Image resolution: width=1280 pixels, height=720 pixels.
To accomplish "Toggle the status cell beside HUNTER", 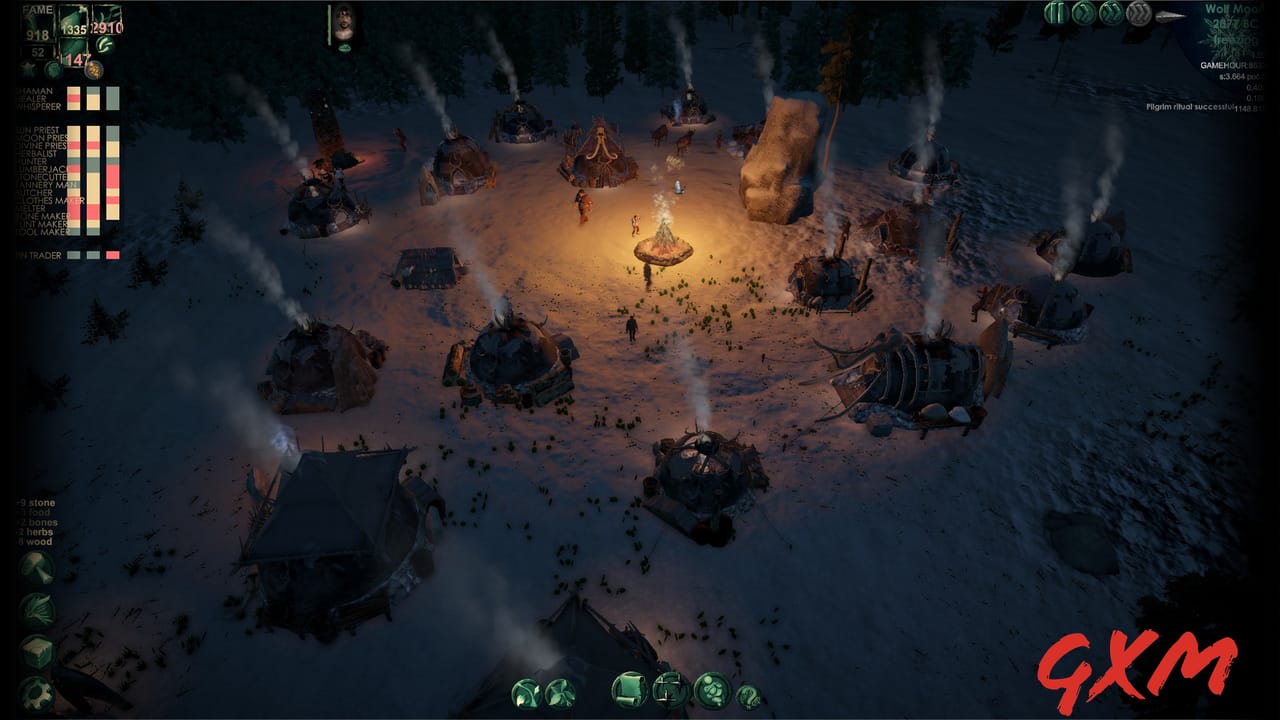I will 72,161.
